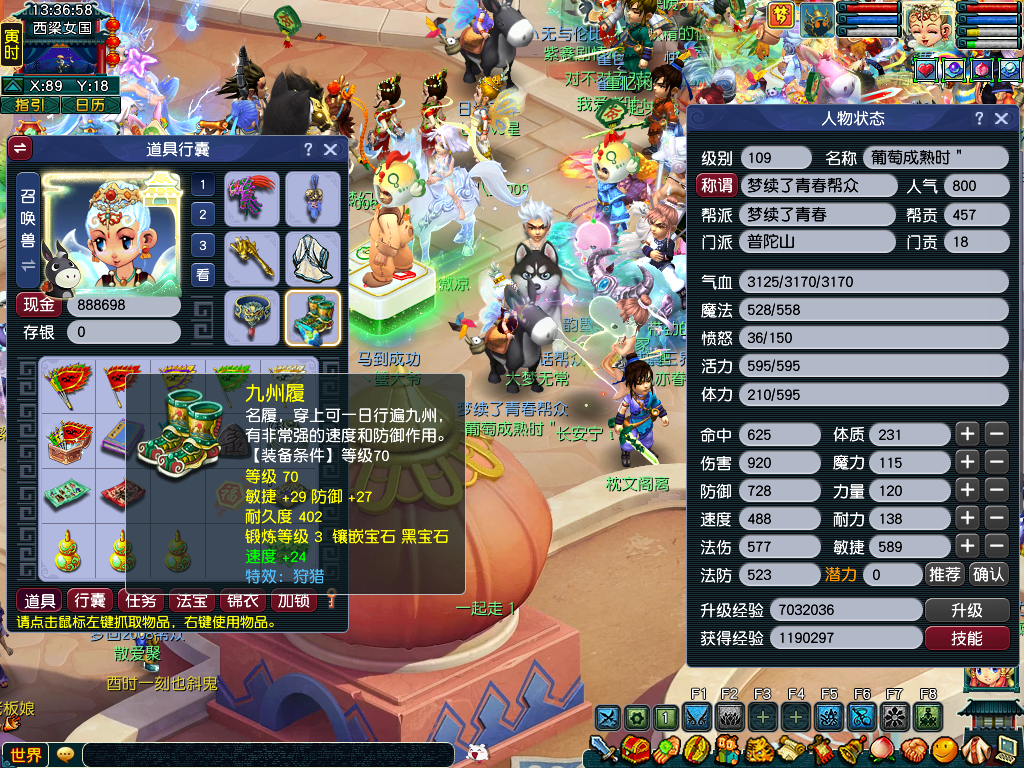
Task: Increase 体质 with its plus button
Action: [x=966, y=434]
